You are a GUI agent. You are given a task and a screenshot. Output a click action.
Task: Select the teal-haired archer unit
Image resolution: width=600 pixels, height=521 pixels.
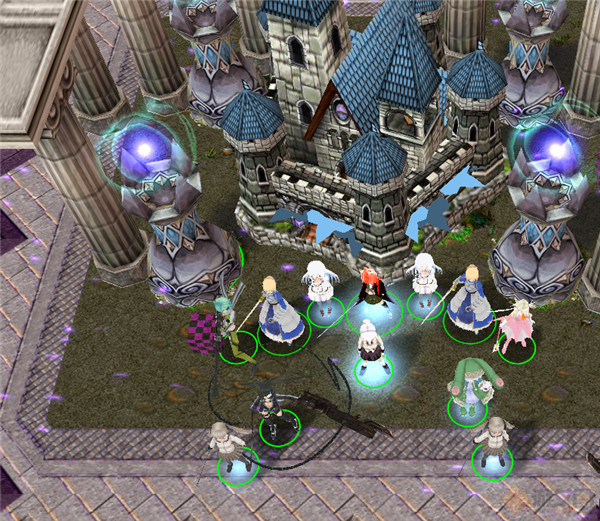[226, 322]
